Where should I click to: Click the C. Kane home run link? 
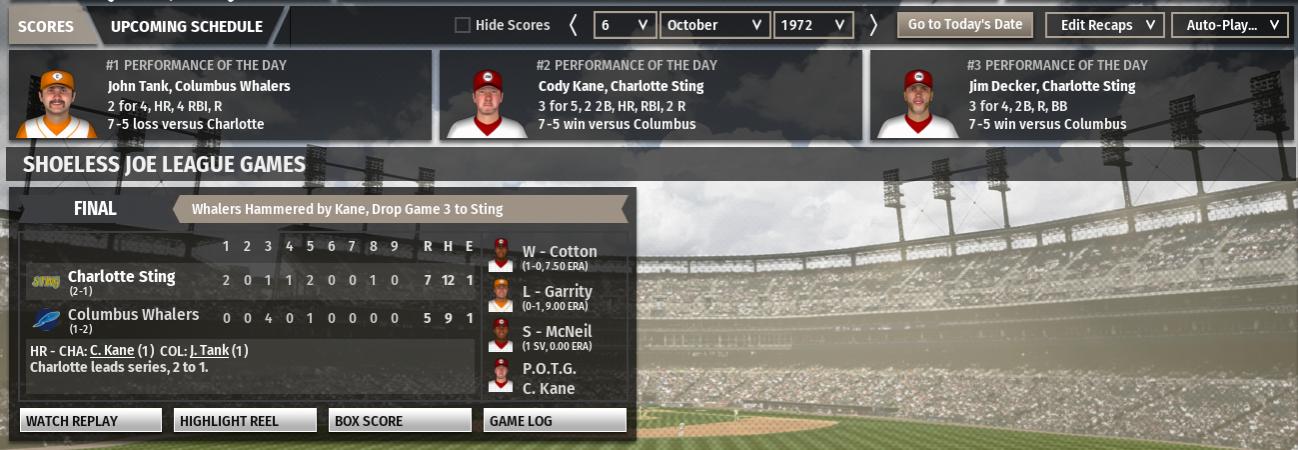coord(110,351)
